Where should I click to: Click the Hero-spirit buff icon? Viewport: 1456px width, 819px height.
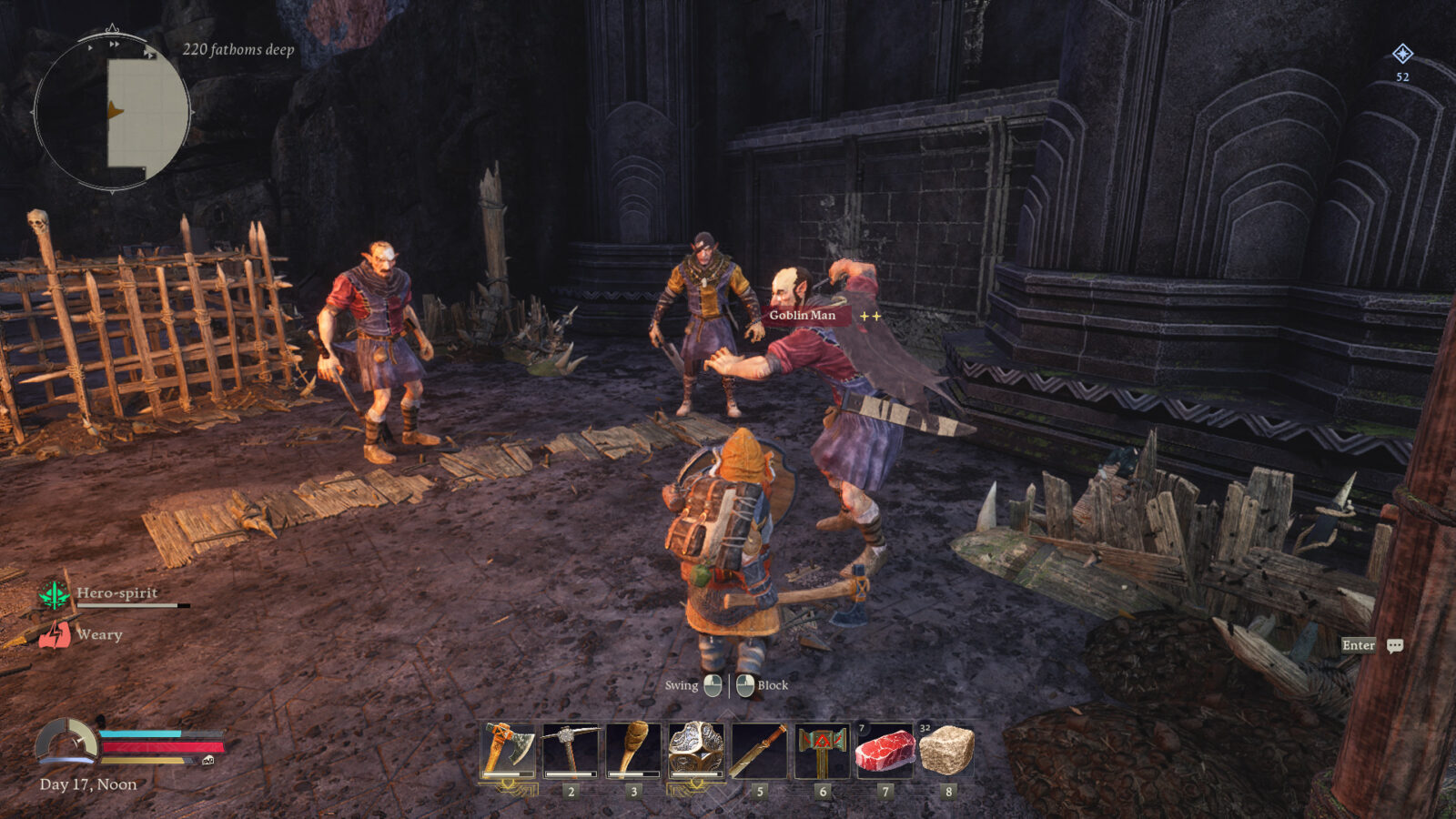[x=55, y=593]
